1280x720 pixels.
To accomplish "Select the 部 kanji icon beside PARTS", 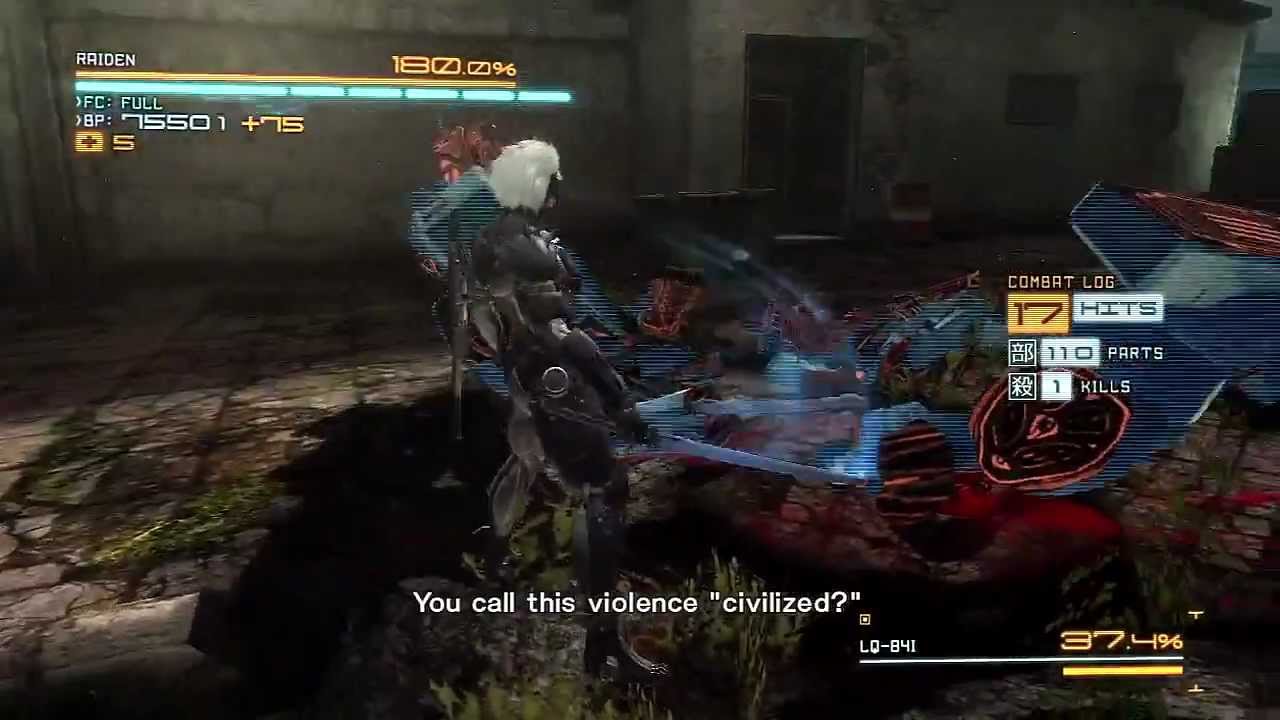I will 1022,353.
